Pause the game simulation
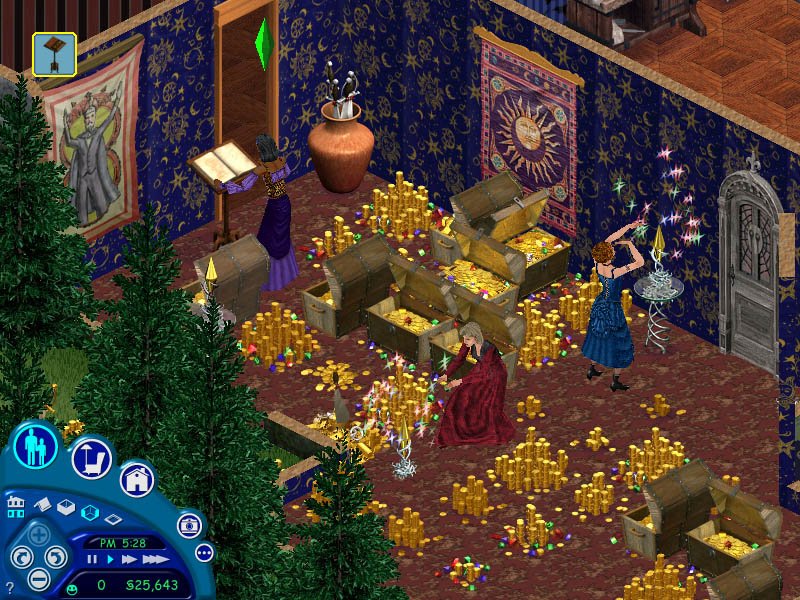 pos(93,560)
